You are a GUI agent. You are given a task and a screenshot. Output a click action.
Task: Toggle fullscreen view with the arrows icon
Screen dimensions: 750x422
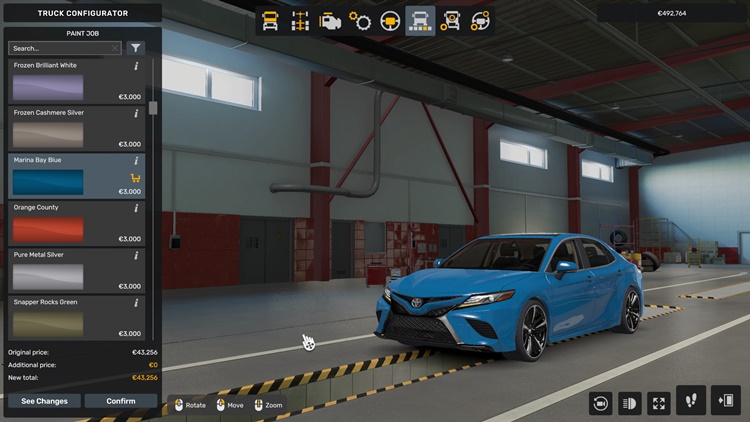point(659,402)
